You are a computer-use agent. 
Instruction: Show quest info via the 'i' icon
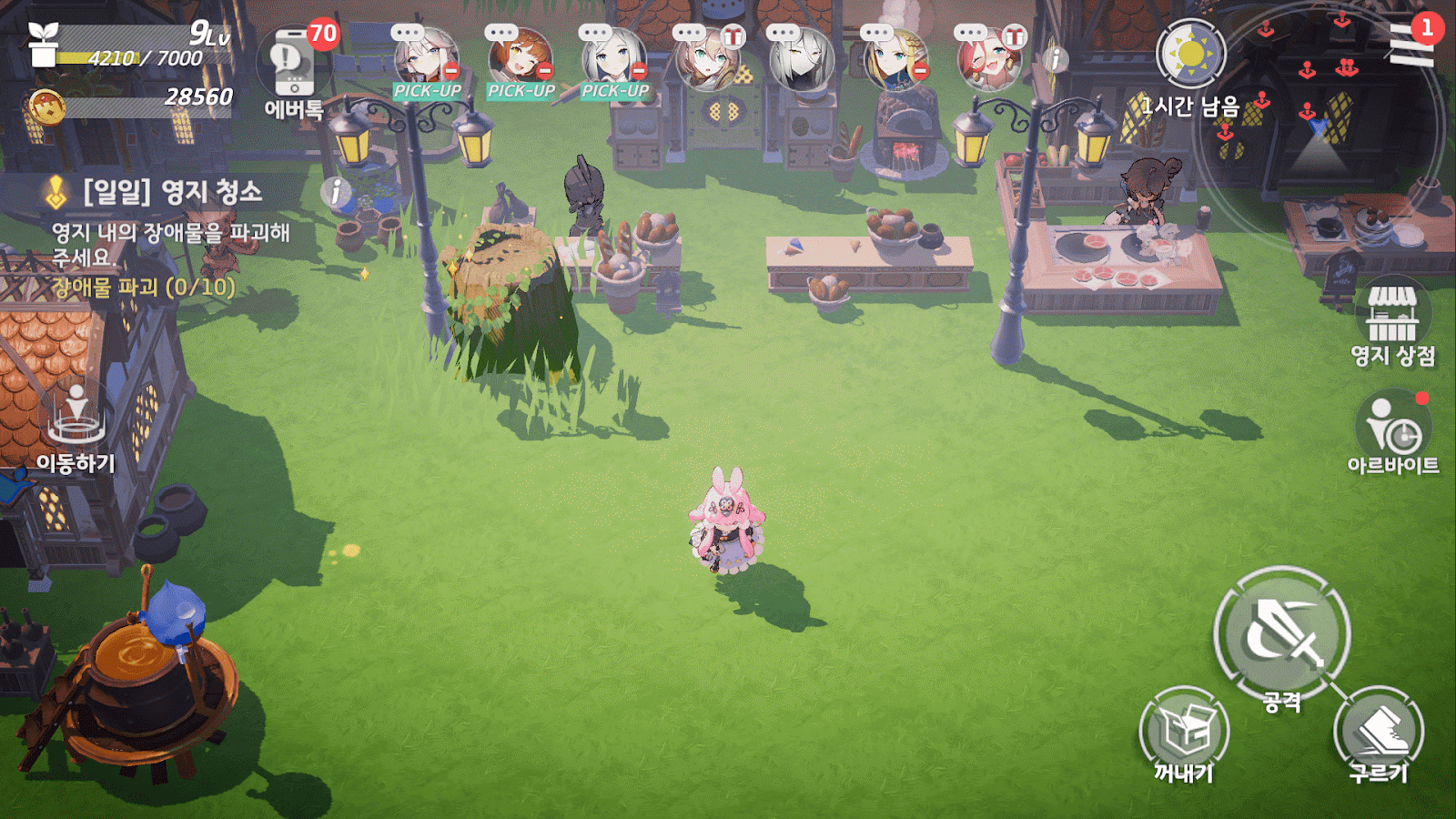(335, 191)
